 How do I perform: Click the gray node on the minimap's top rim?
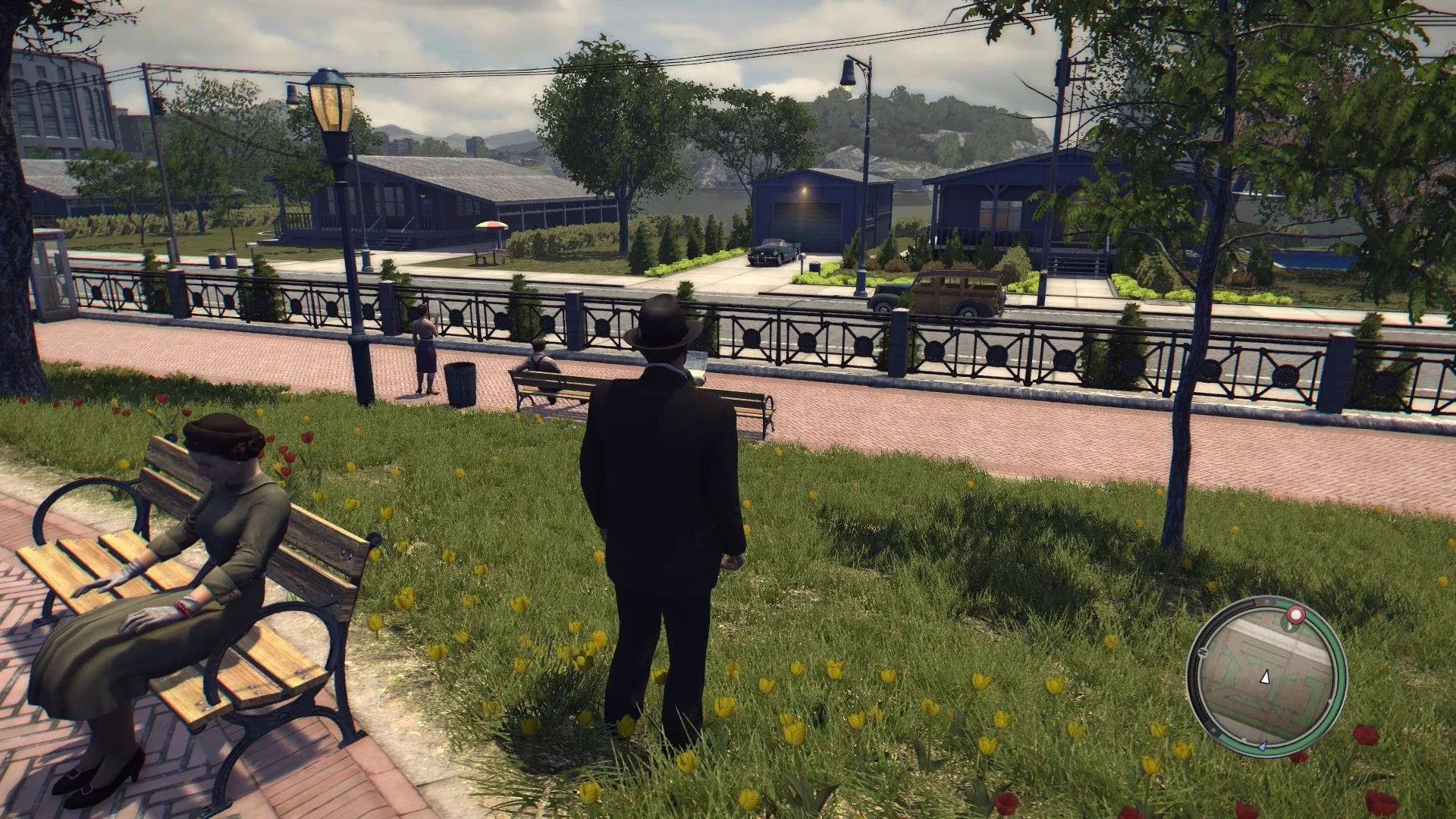pos(1266,601)
